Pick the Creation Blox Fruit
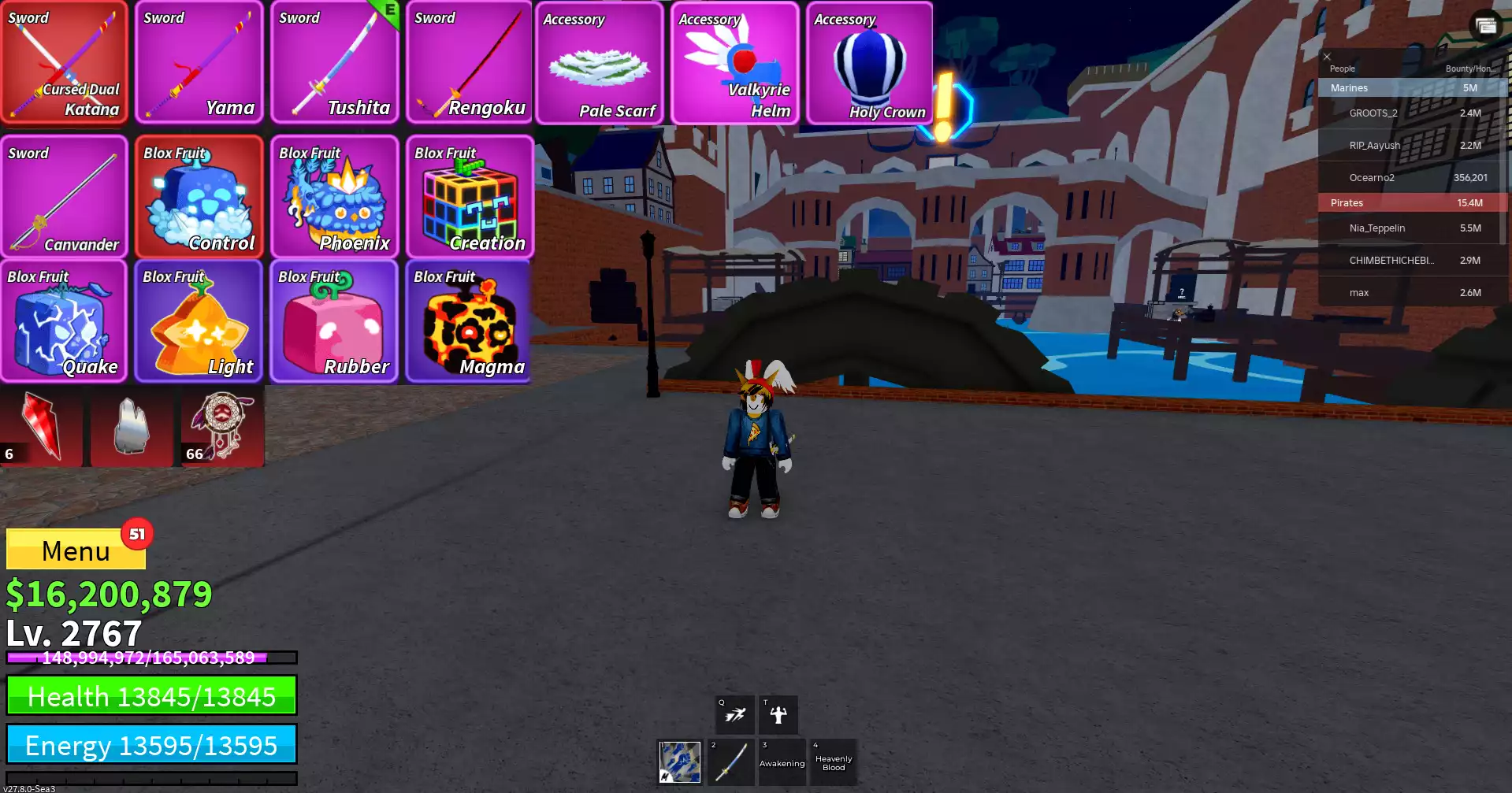1512x793 pixels. coord(470,197)
